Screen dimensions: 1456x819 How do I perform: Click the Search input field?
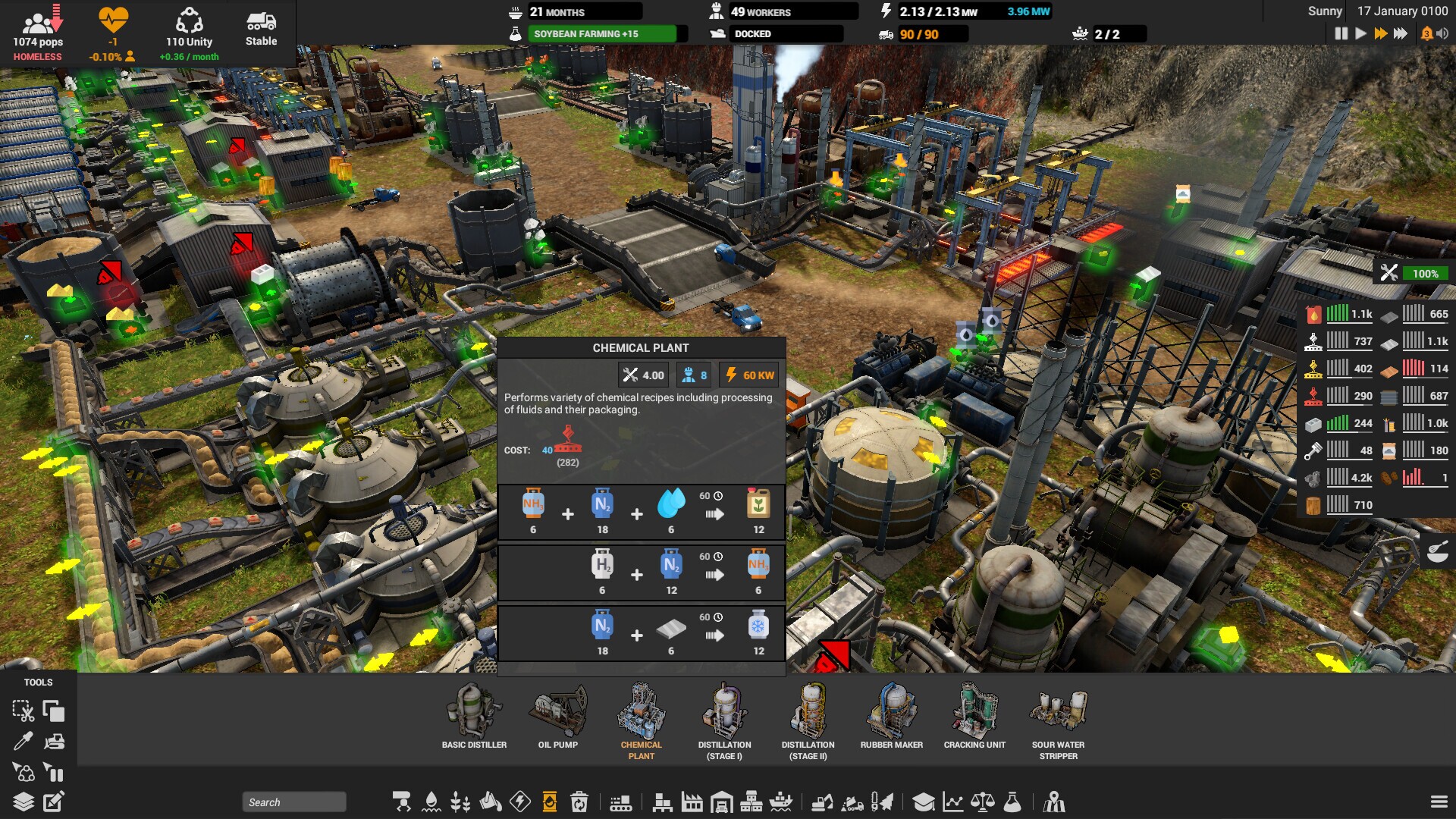point(294,802)
